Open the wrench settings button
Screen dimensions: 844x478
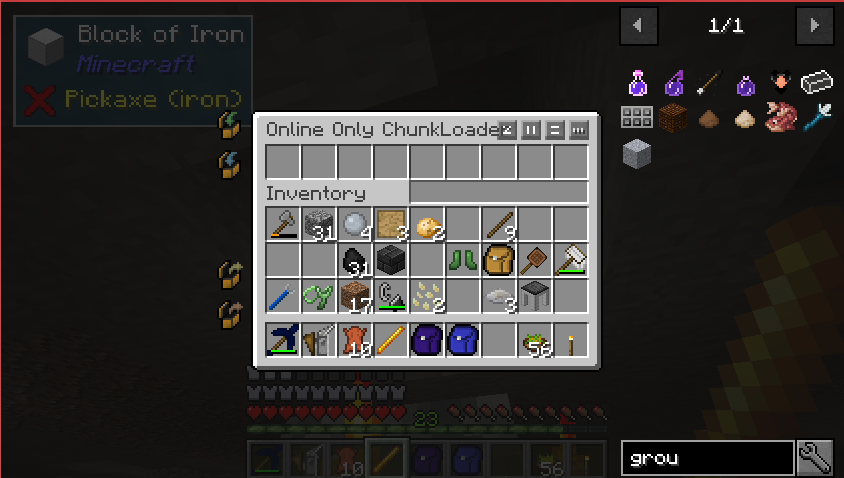tap(815, 458)
